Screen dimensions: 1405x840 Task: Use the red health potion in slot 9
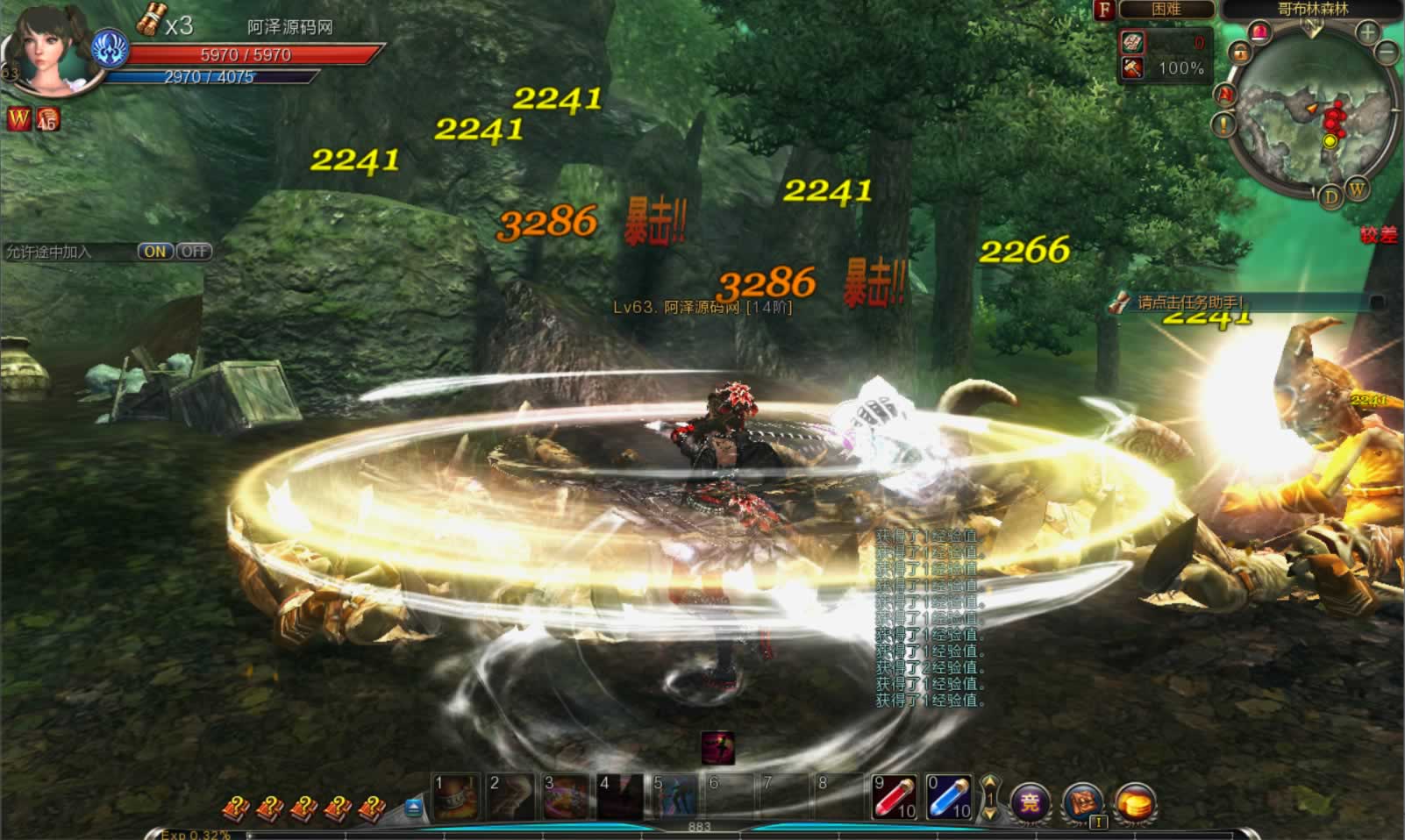894,797
